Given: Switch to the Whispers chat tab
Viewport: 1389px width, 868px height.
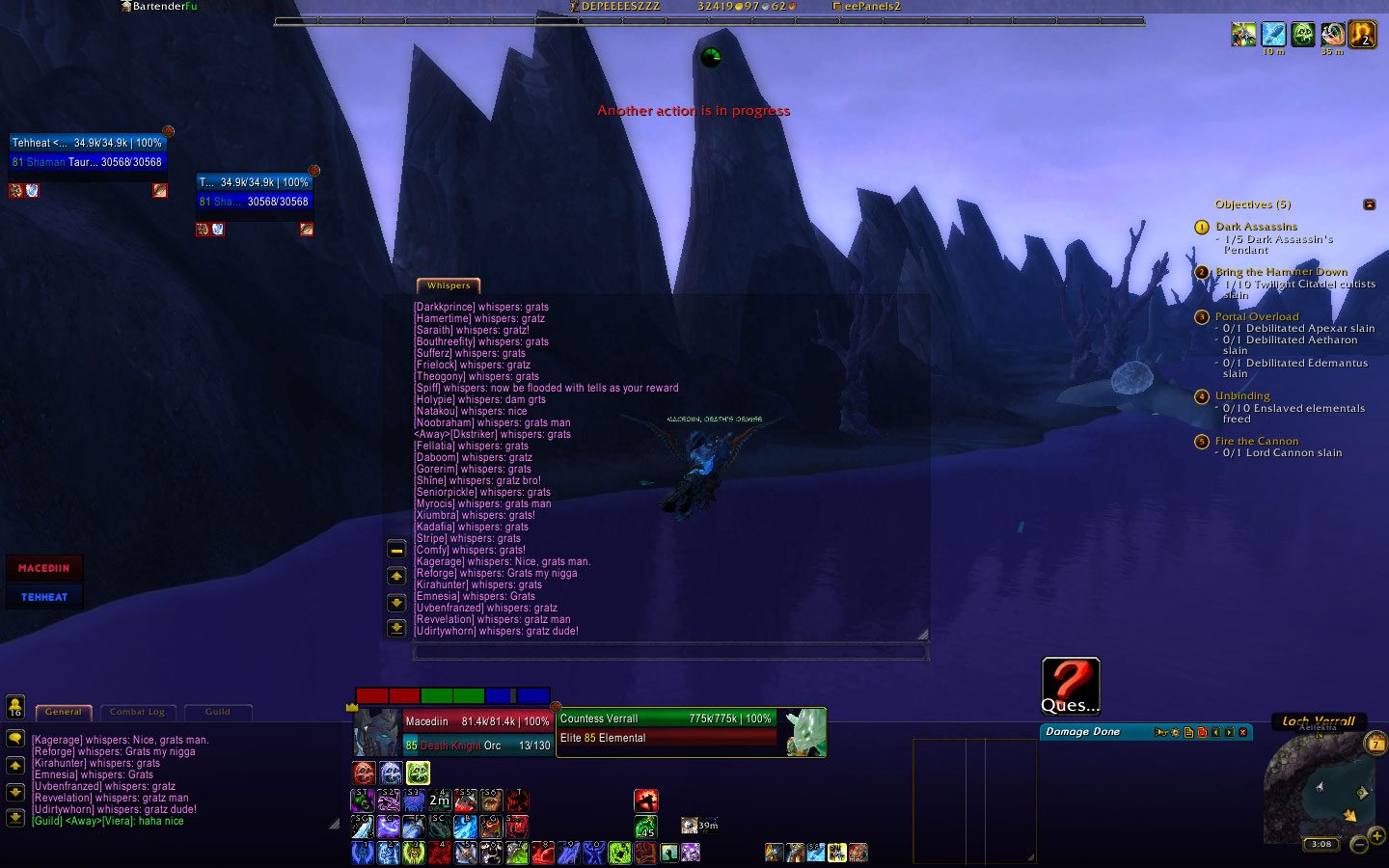Looking at the screenshot, I should pyautogui.click(x=449, y=285).
